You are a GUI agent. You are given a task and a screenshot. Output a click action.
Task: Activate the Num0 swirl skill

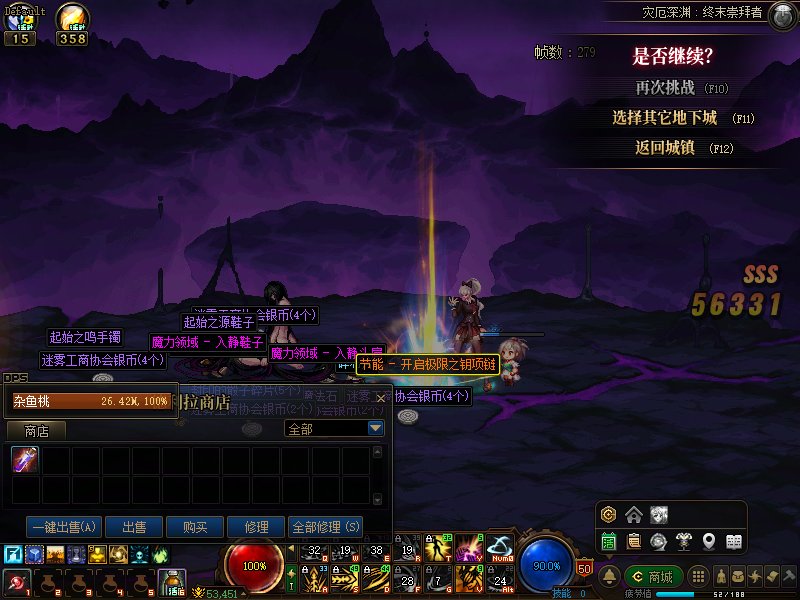pyautogui.click(x=498, y=549)
